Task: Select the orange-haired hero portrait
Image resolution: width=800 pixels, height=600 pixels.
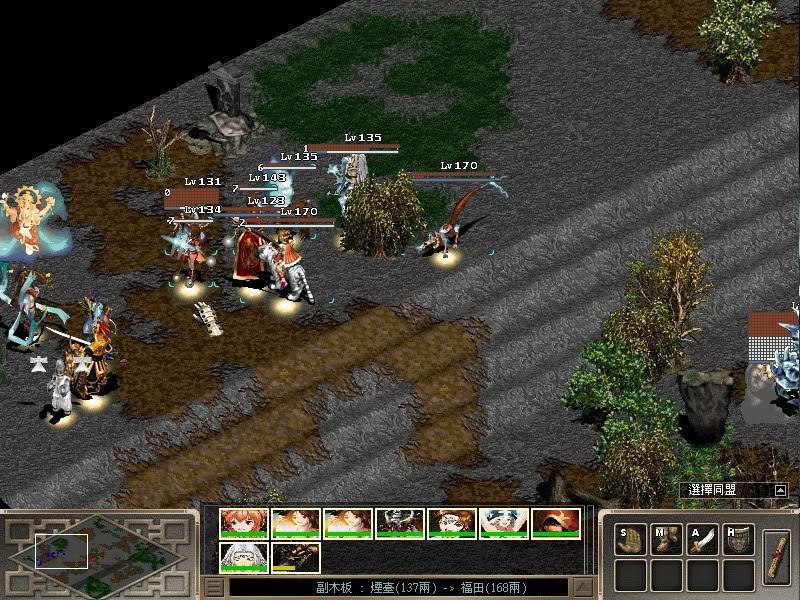Action: (x=243, y=524)
